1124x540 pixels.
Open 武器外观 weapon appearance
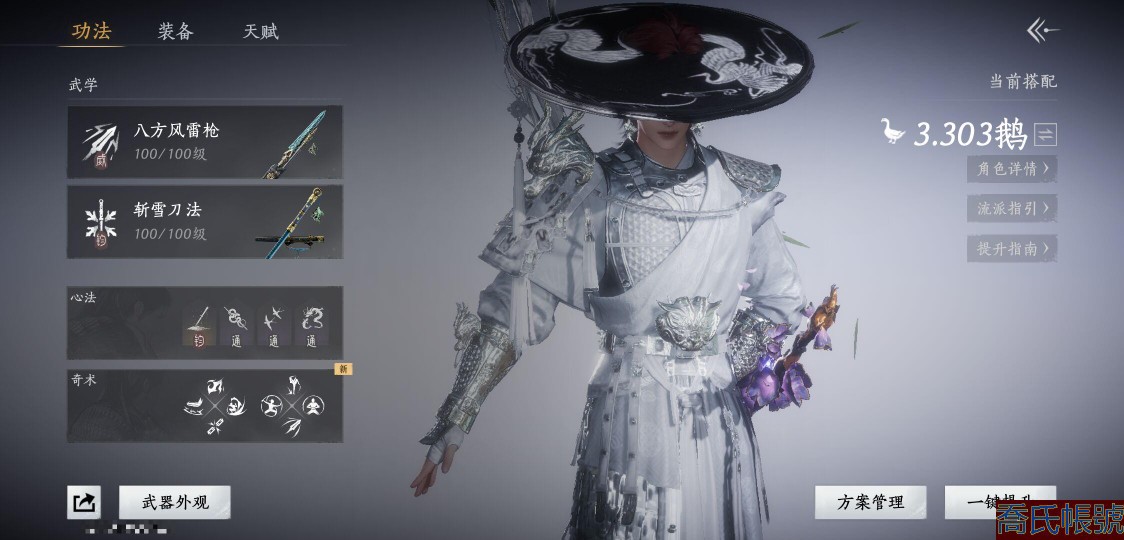coord(175,502)
